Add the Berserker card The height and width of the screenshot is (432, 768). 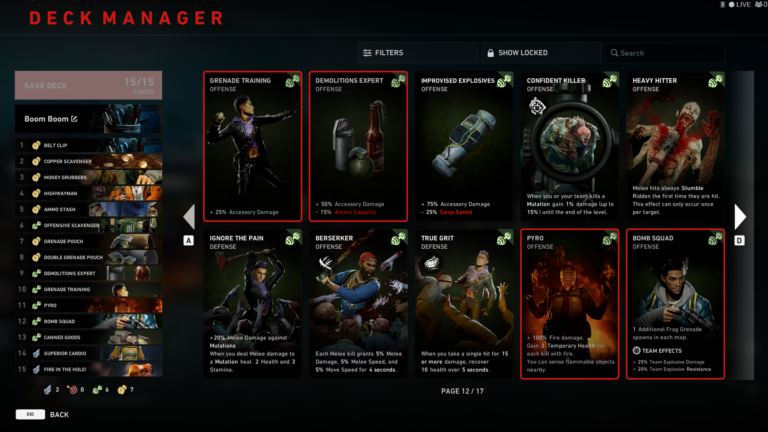pos(357,304)
